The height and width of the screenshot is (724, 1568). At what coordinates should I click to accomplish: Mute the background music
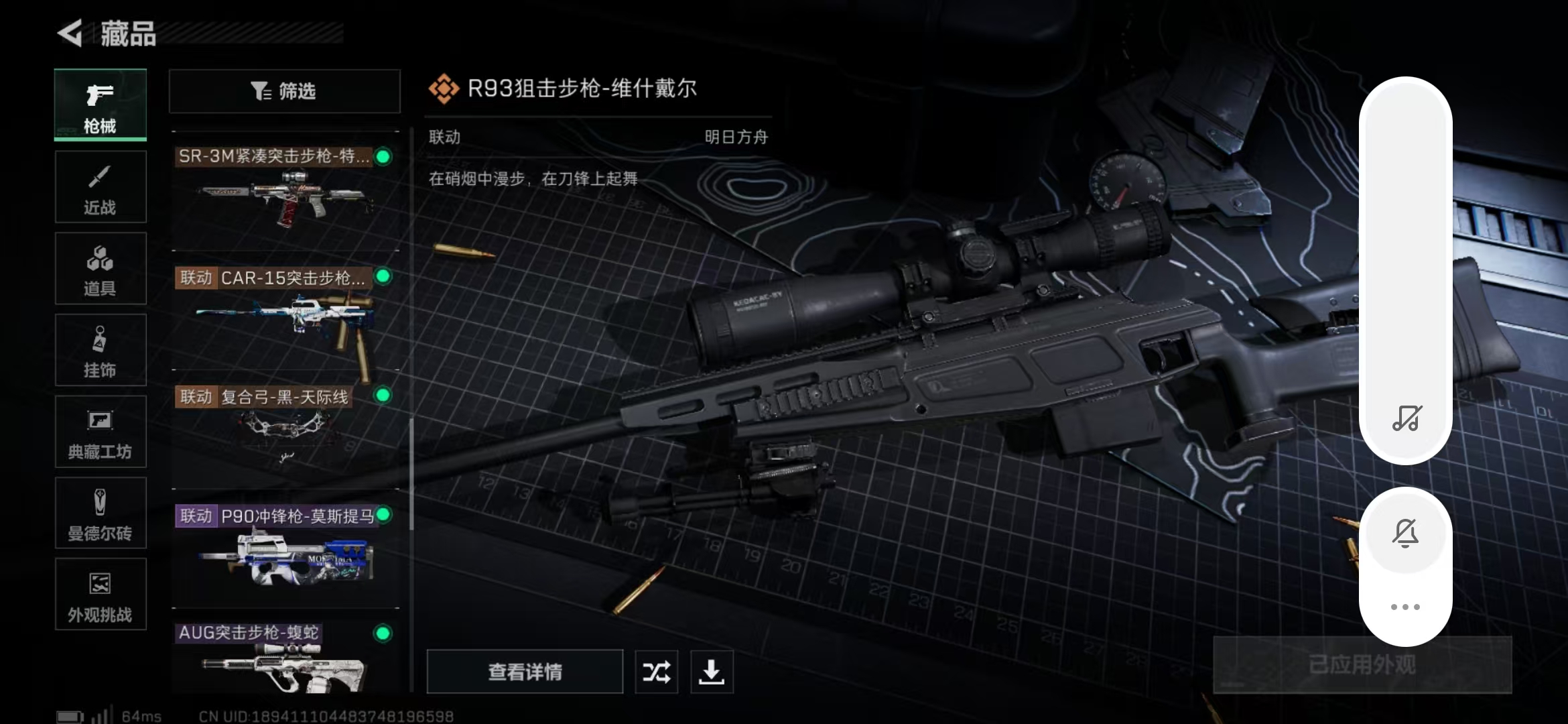(1406, 419)
